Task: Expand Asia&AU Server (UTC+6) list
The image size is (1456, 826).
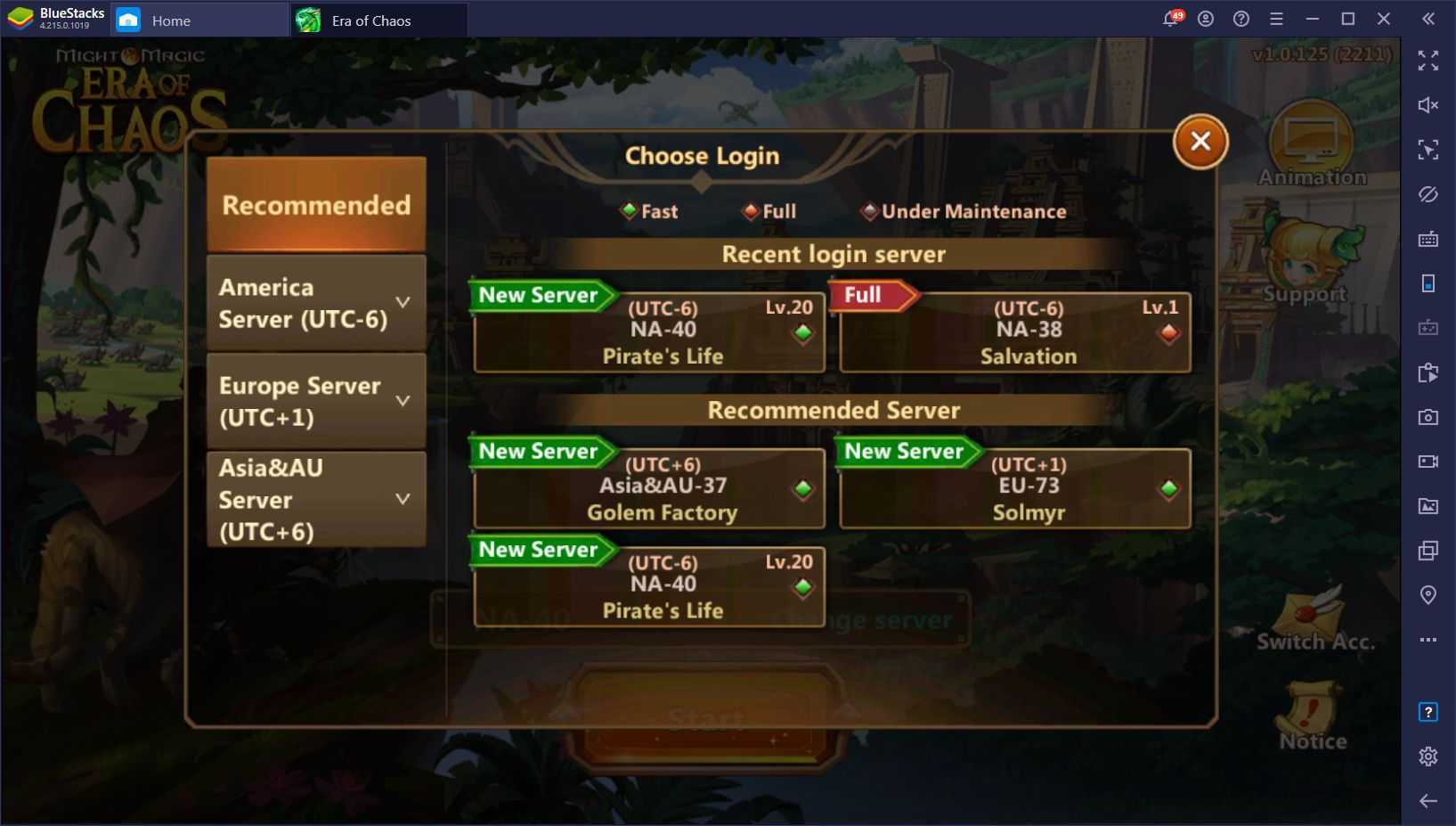Action: click(316, 499)
